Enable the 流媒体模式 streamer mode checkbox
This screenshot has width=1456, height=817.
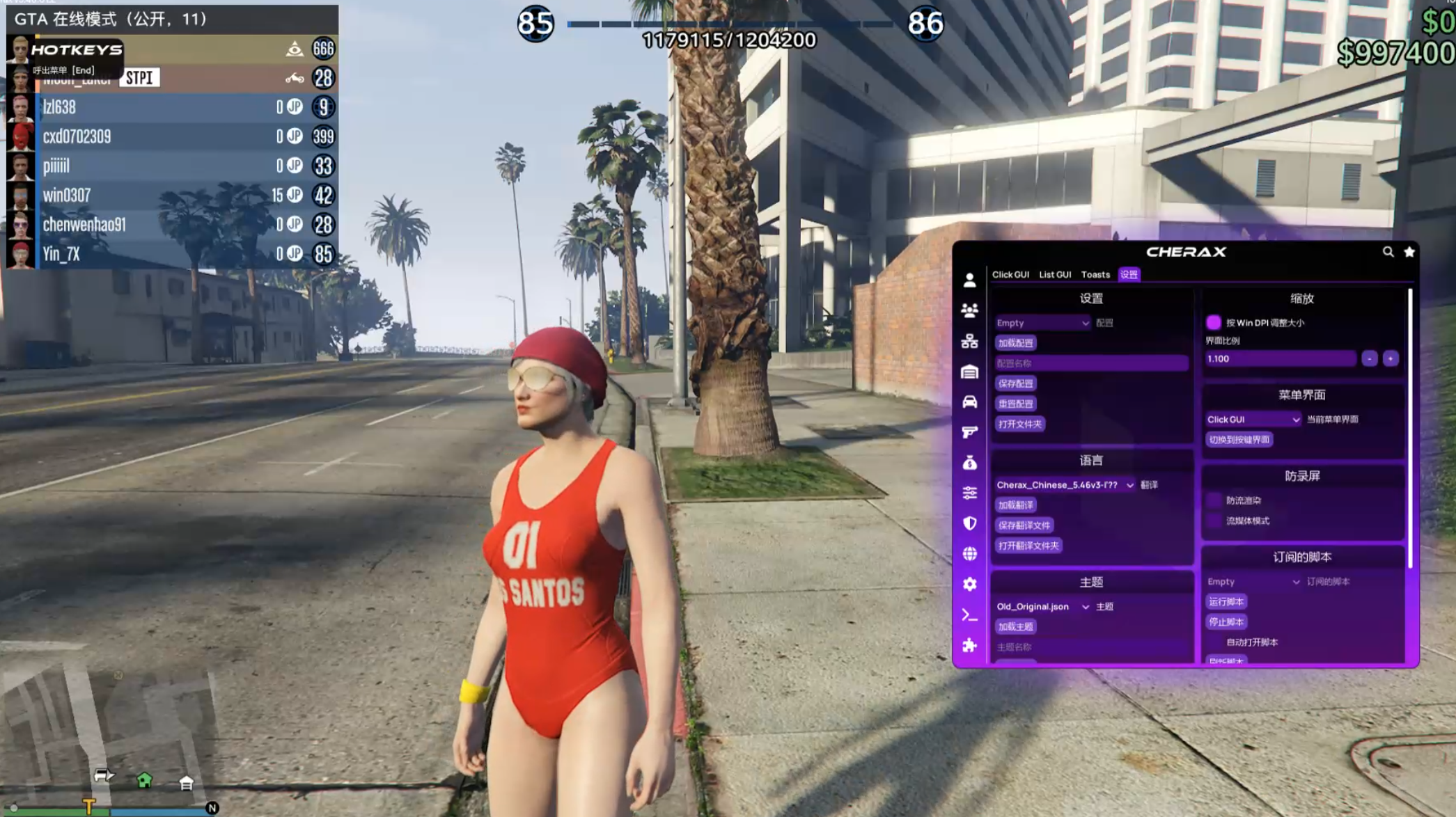[1214, 521]
